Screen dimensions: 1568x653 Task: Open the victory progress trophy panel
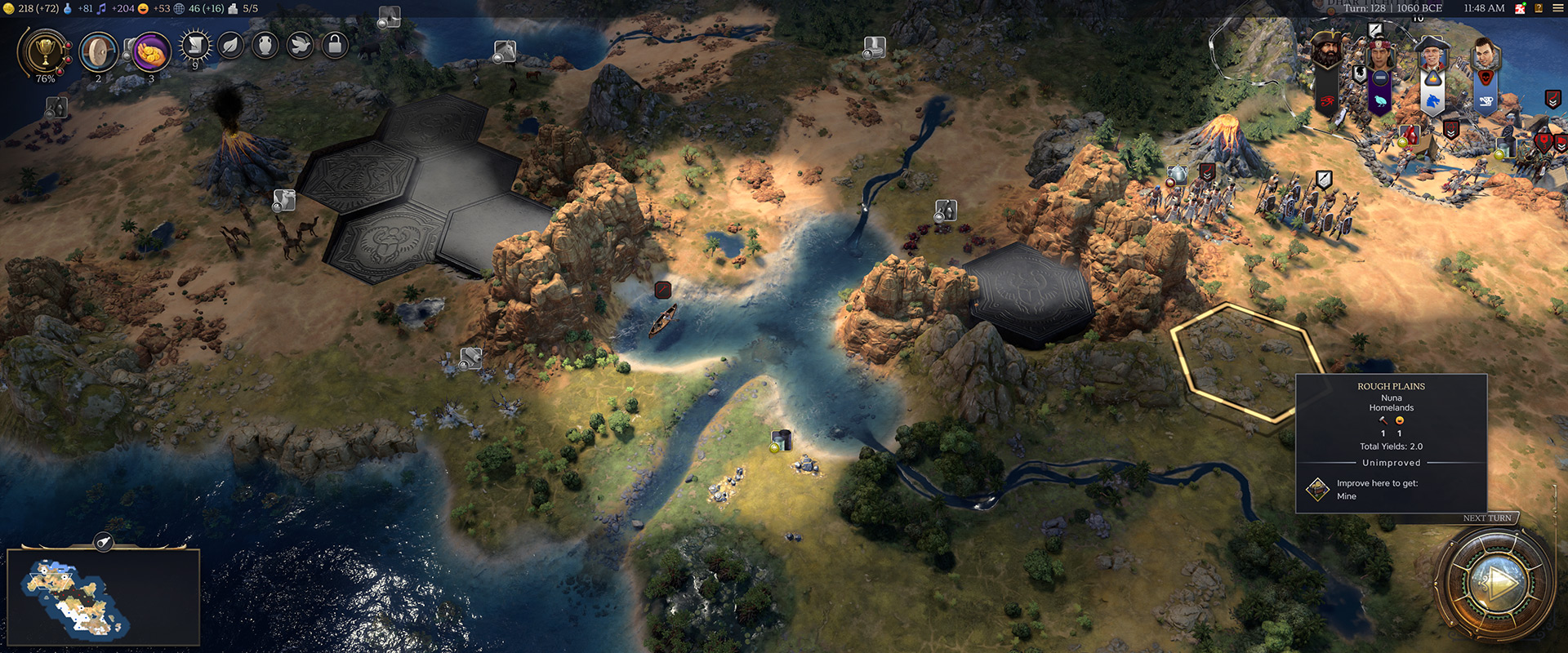click(x=44, y=52)
